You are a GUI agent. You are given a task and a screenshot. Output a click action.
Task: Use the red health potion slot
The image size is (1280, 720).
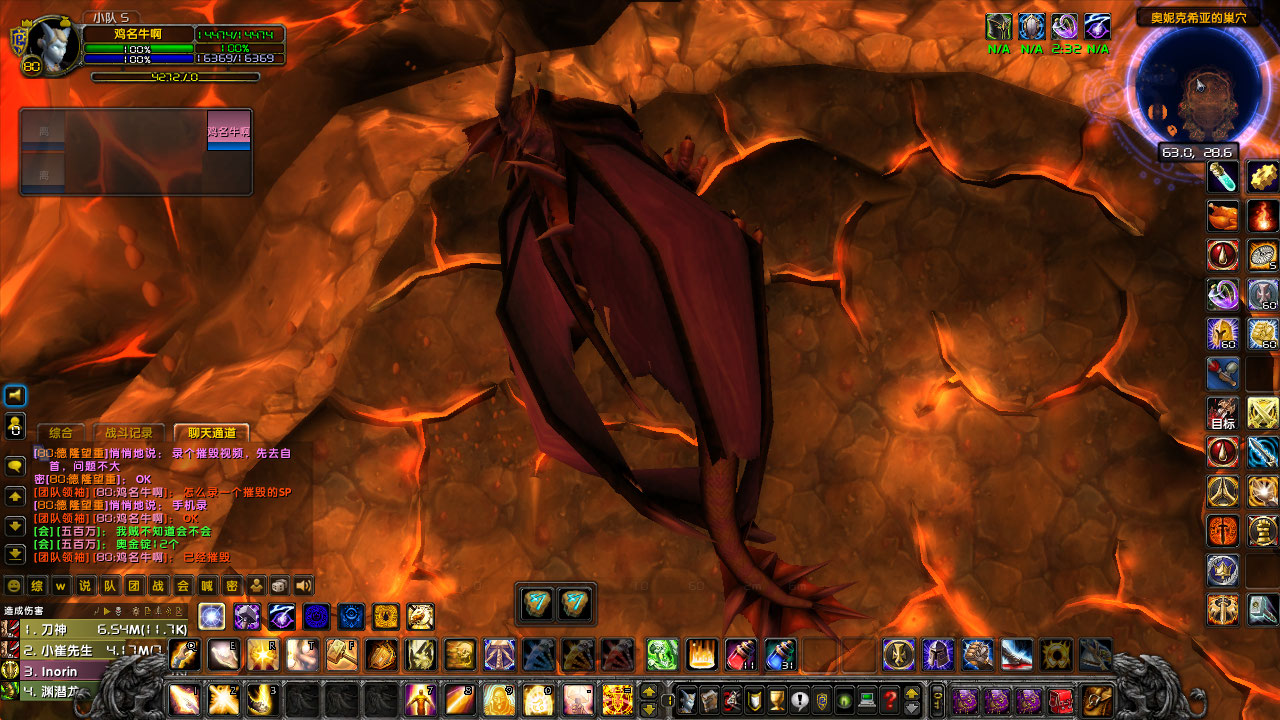pyautogui.click(x=739, y=655)
